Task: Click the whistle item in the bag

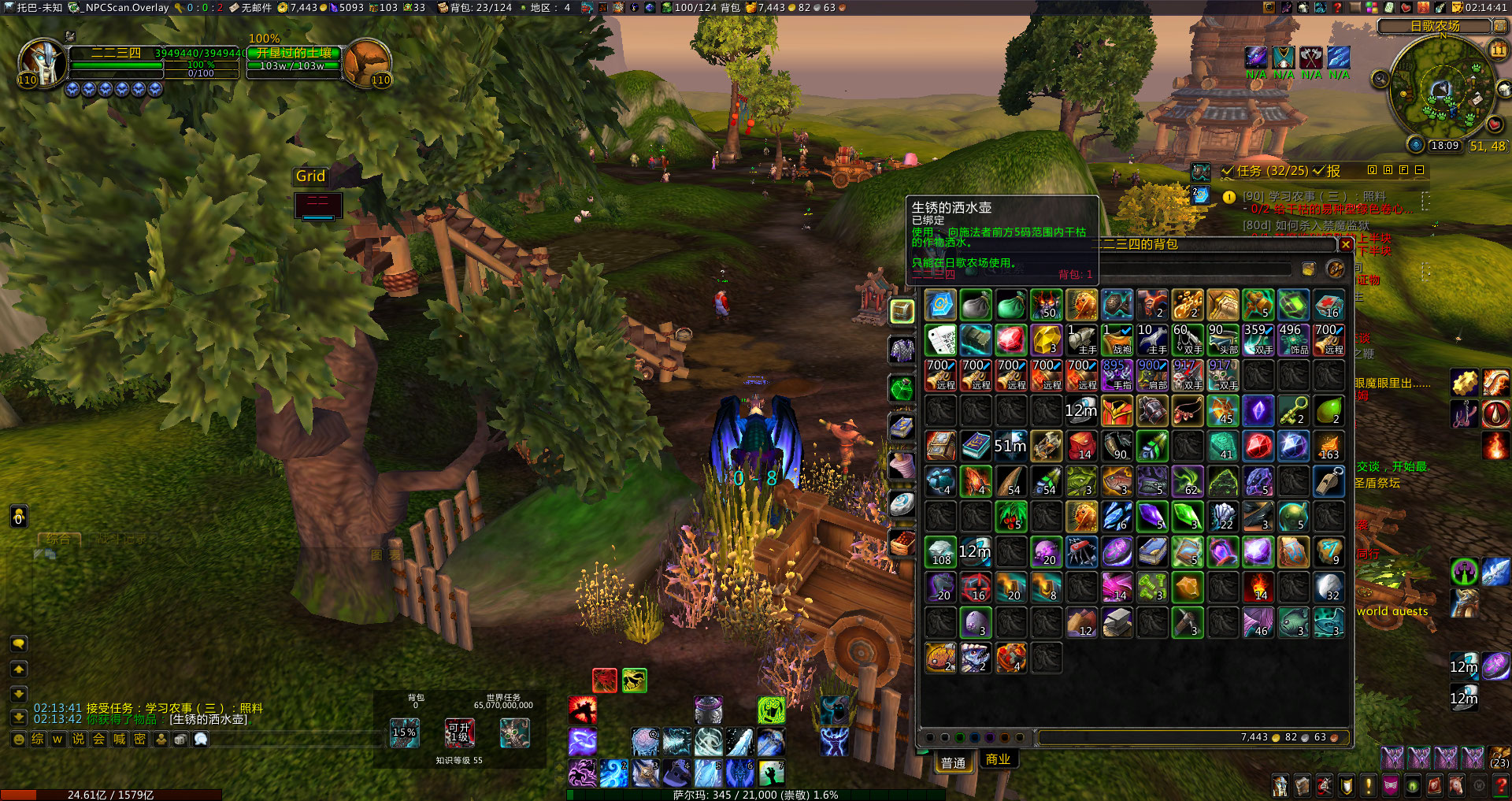Action: click(x=1329, y=481)
